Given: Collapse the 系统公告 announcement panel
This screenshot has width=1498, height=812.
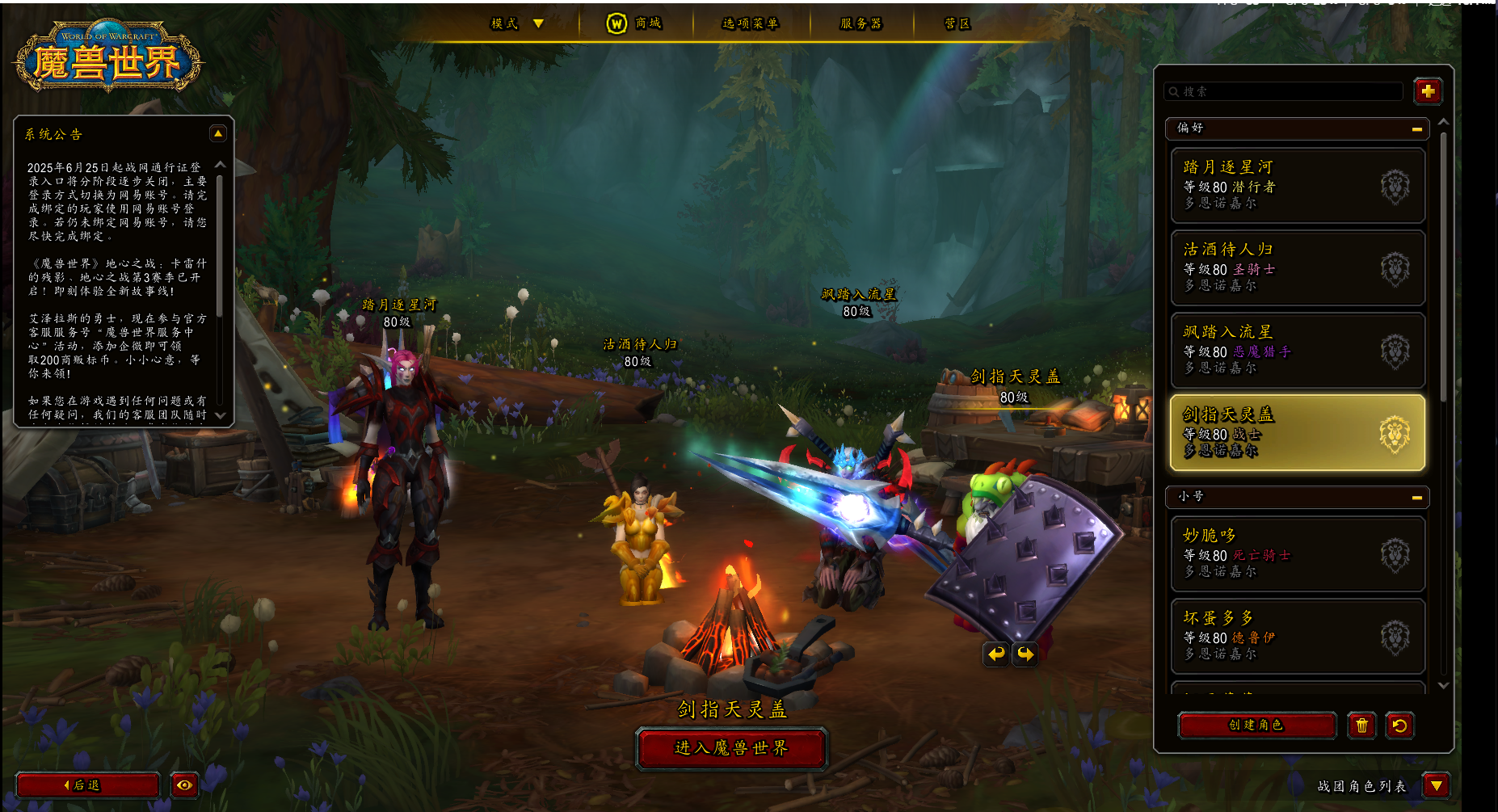Looking at the screenshot, I should [217, 134].
